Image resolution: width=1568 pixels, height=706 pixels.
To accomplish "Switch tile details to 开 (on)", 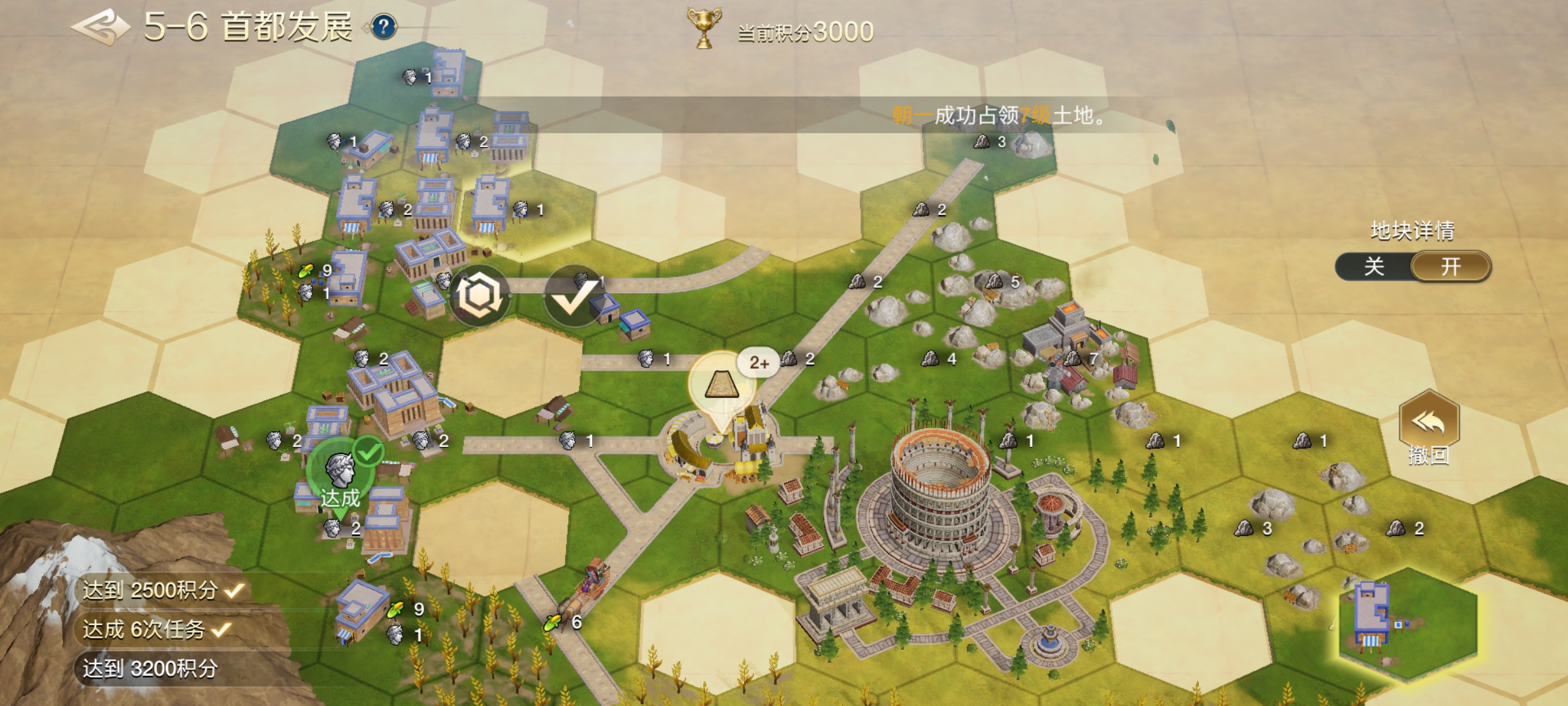I will 1450,267.
